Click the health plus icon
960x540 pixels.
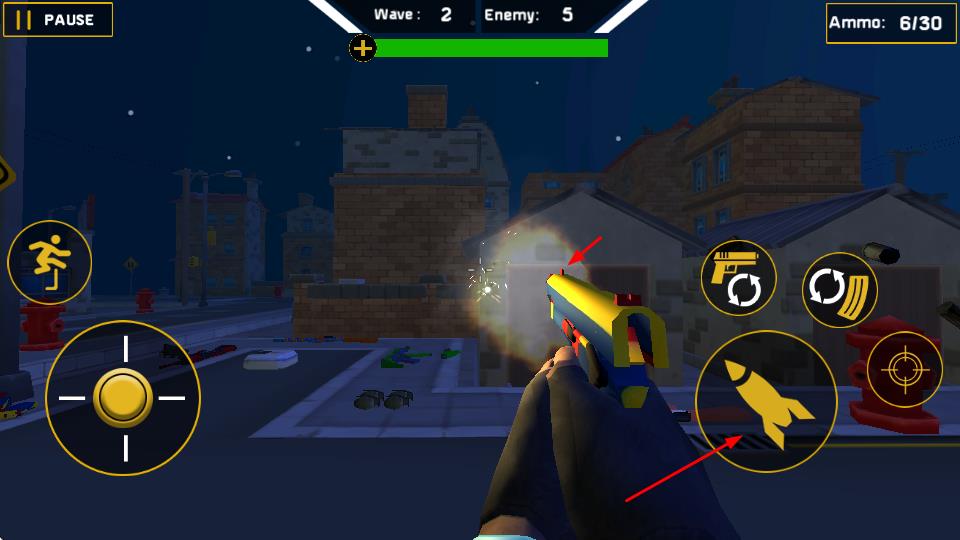[363, 47]
